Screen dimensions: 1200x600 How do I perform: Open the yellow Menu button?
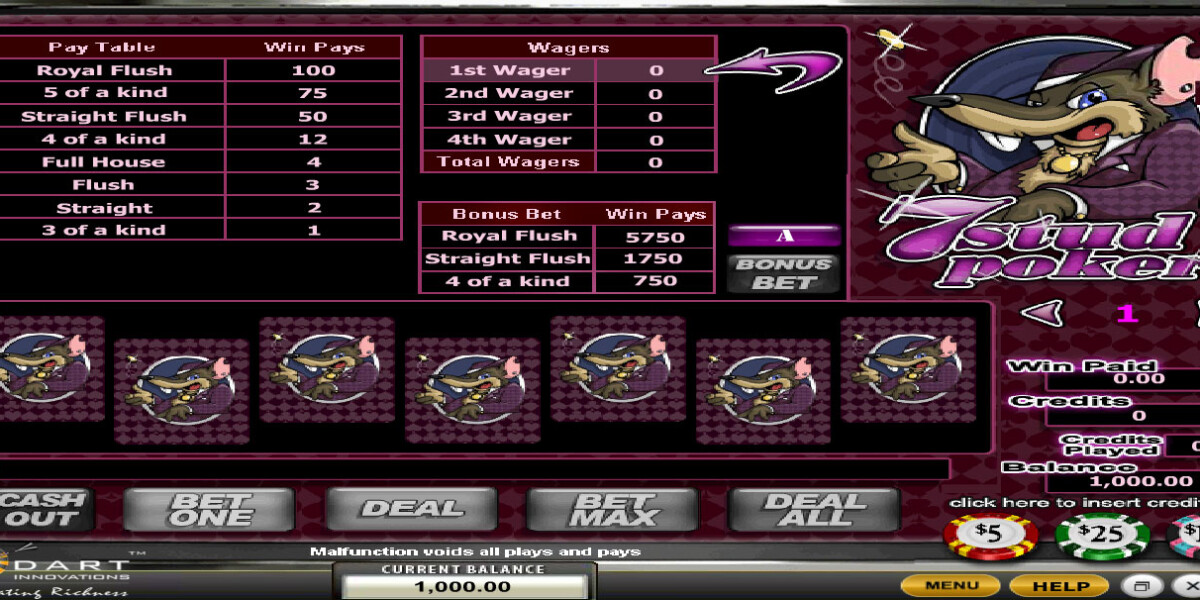click(951, 585)
